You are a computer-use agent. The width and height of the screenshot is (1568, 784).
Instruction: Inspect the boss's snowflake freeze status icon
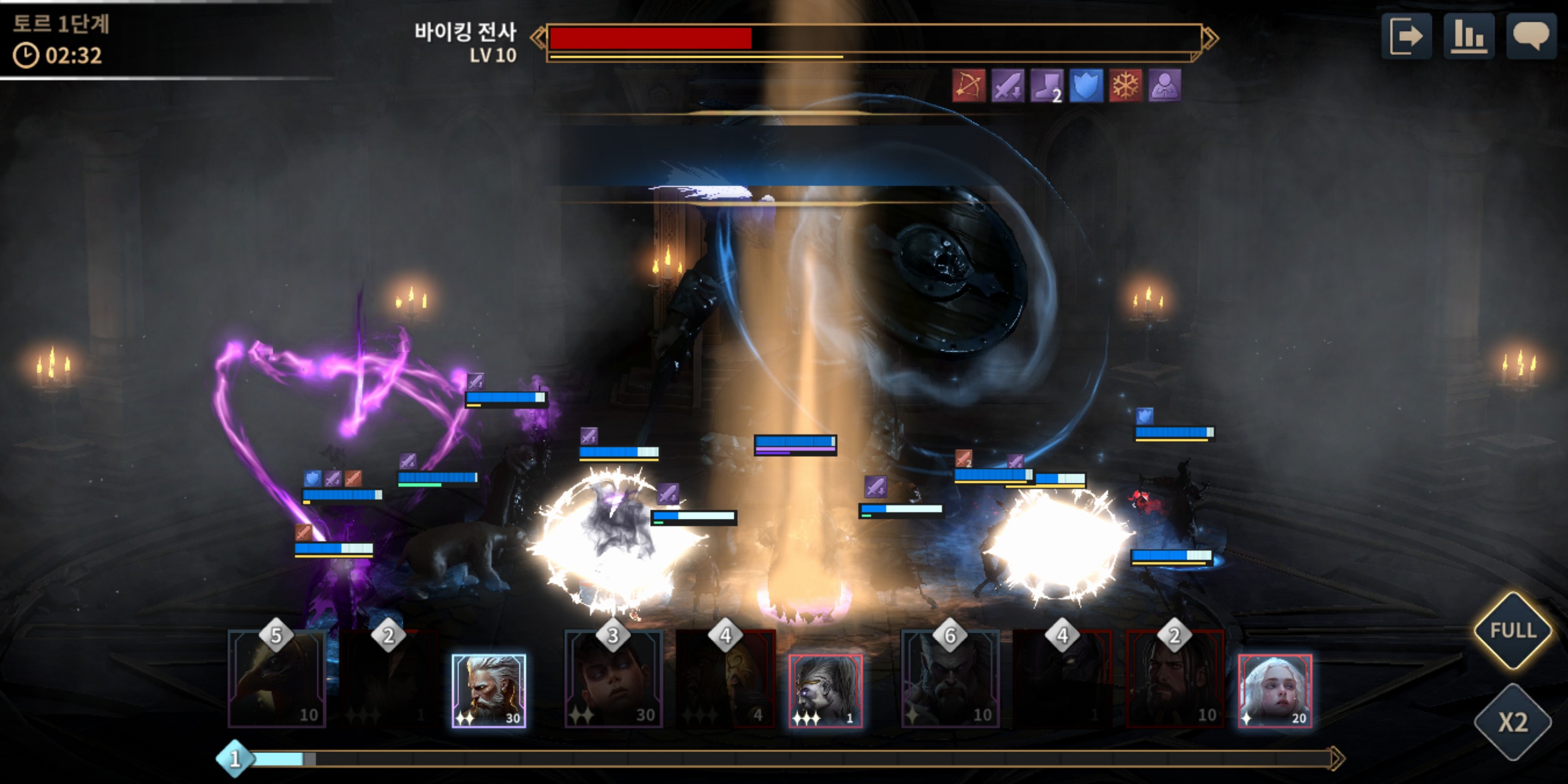(1125, 85)
